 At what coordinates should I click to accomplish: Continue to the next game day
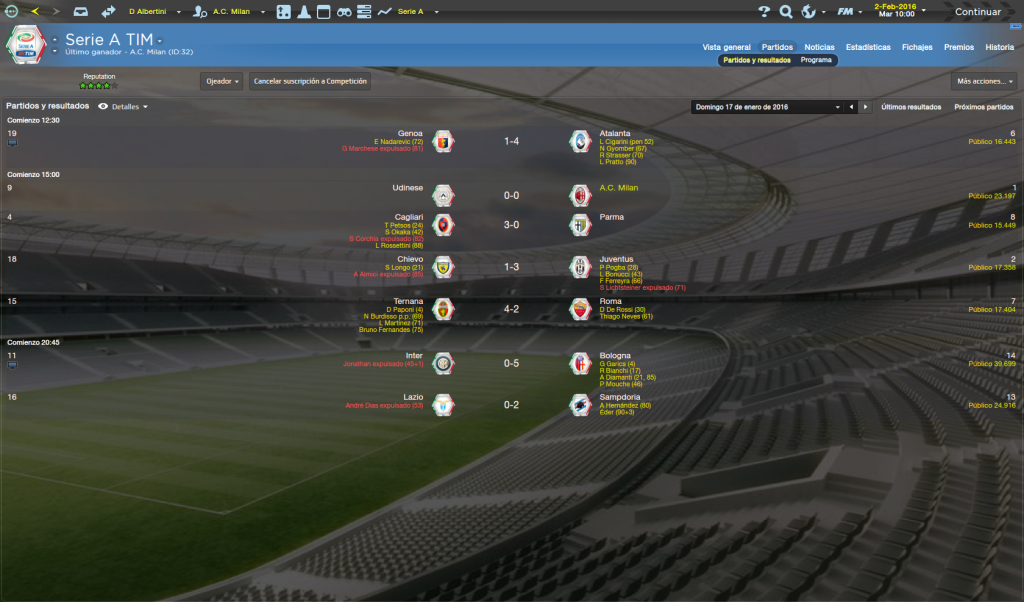(977, 12)
